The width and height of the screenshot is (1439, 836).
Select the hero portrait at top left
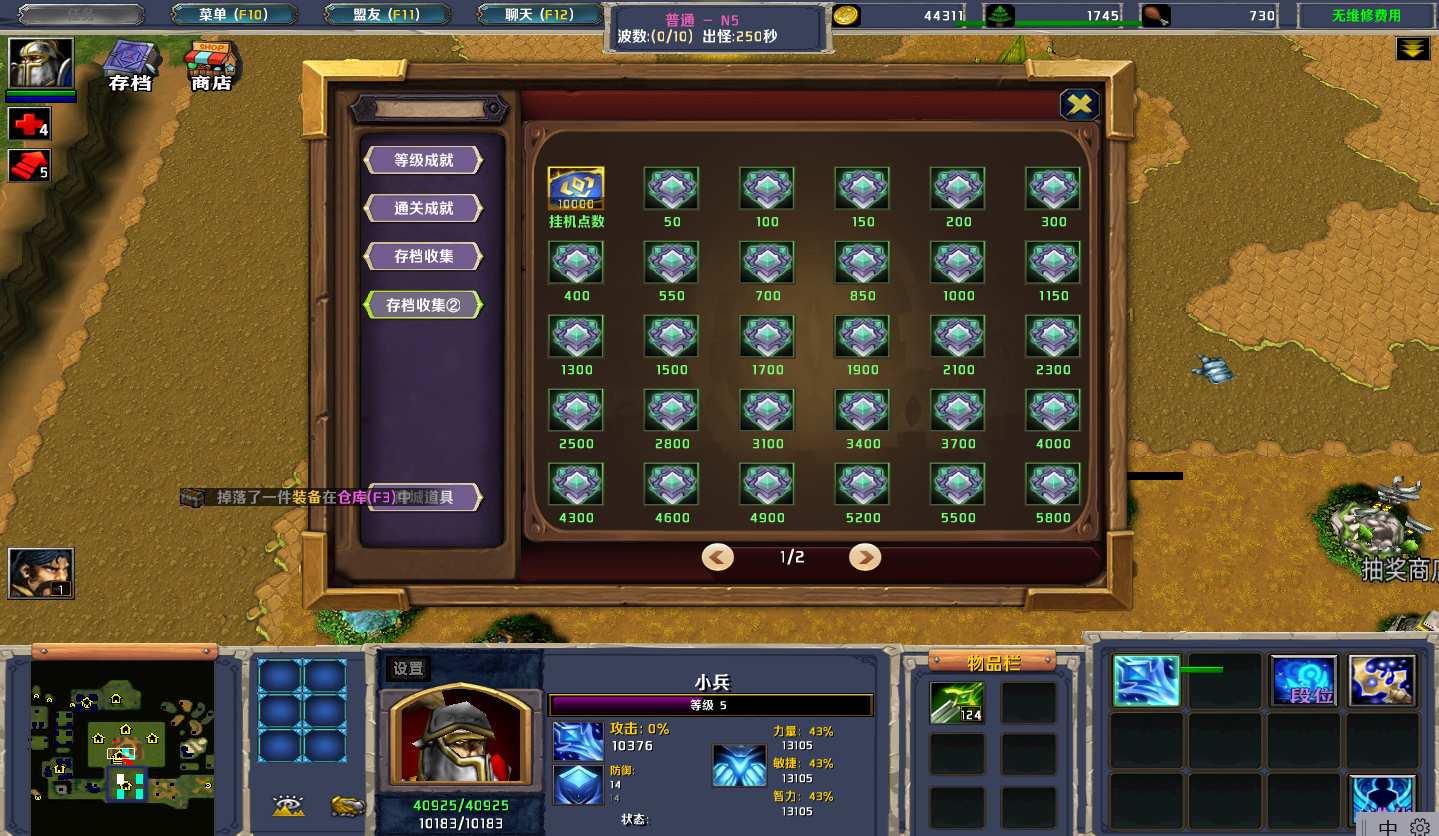[x=41, y=64]
